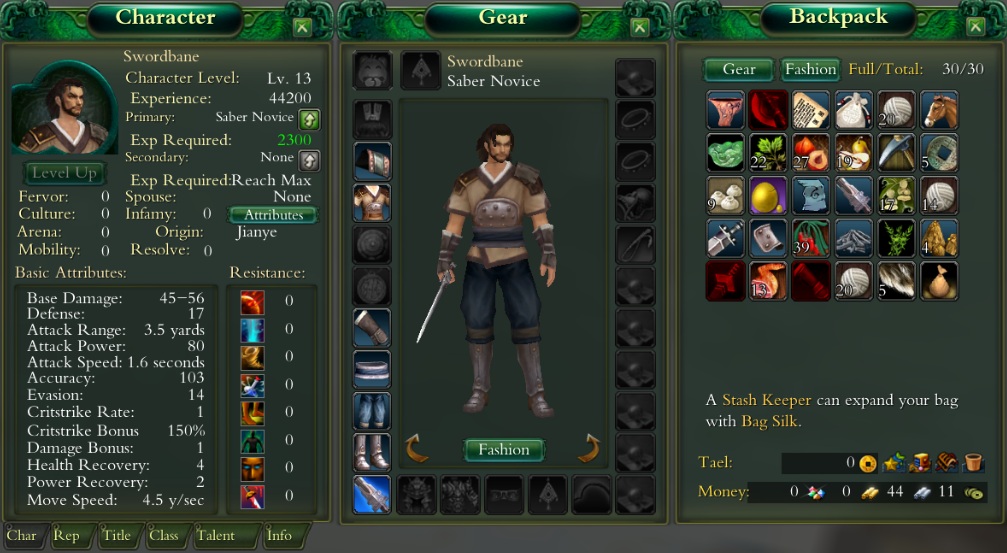Upgrade the primary Saber Novice class arrow

click(x=310, y=118)
